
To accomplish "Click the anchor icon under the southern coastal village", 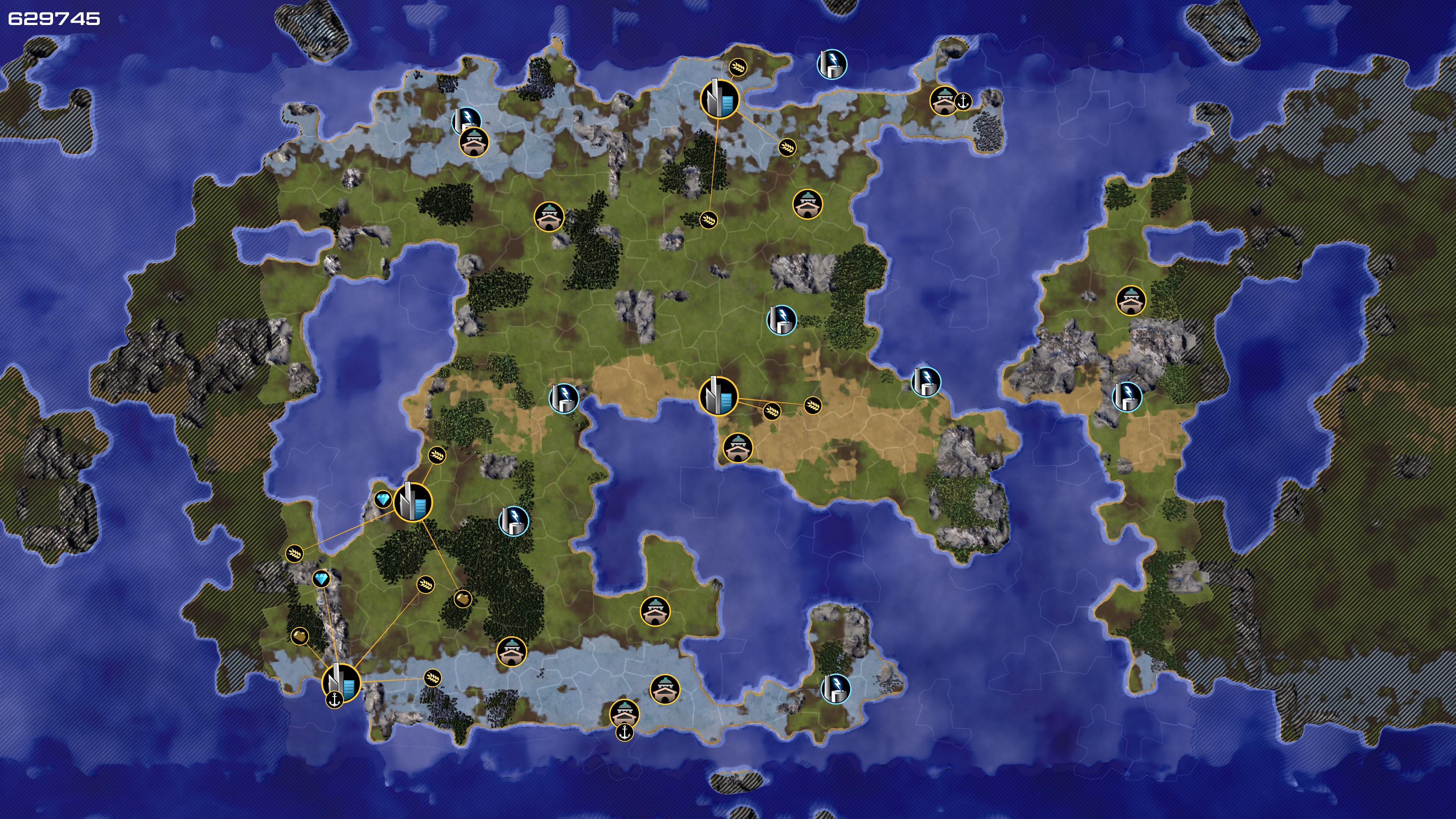I will (x=624, y=733).
